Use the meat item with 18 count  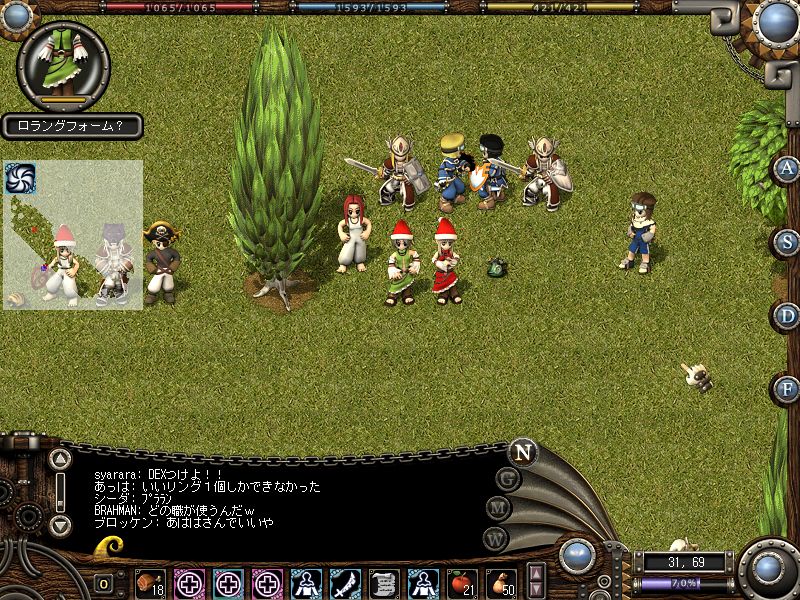[x=151, y=582]
